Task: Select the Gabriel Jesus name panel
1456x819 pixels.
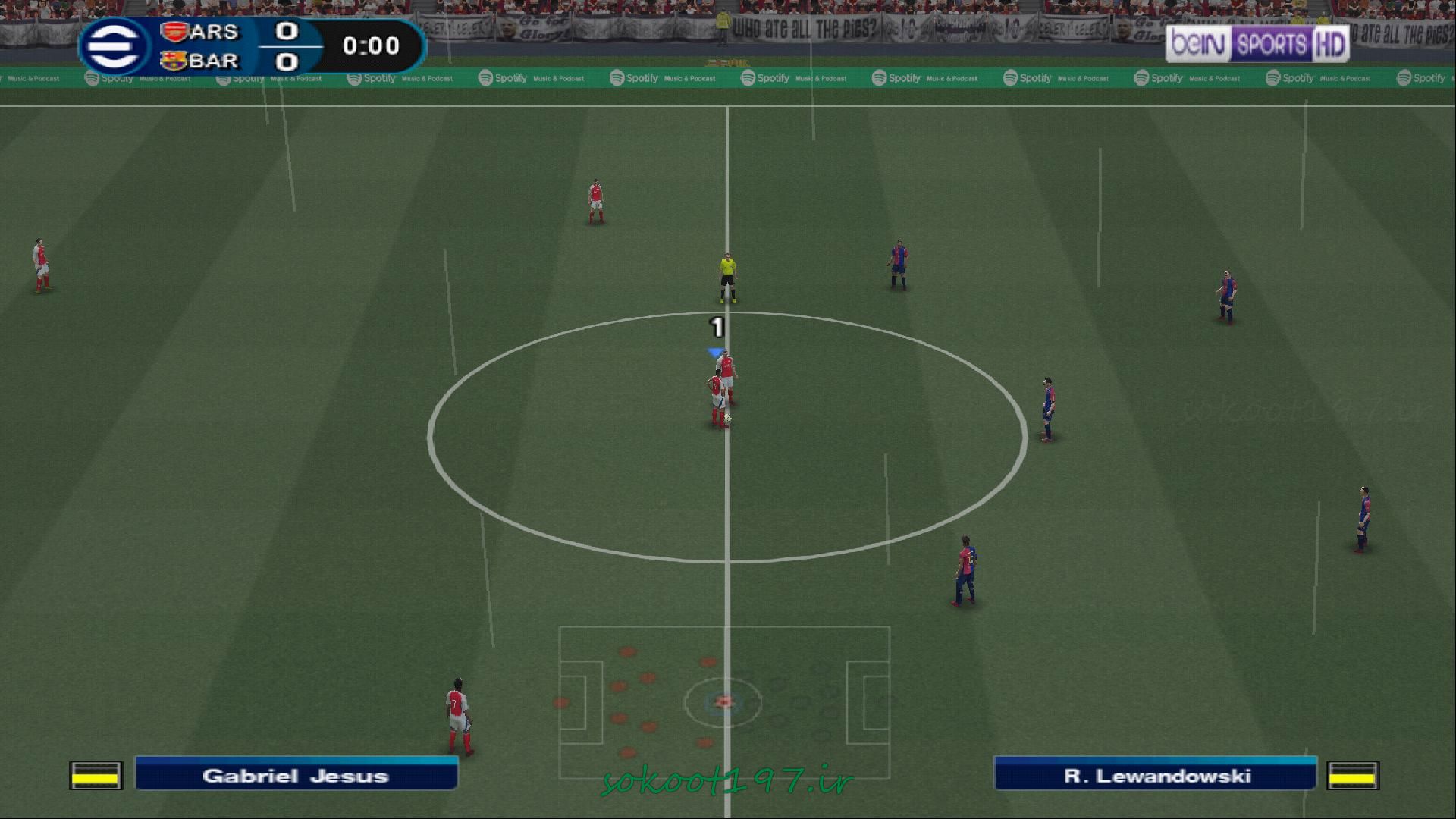Action: pos(296,775)
